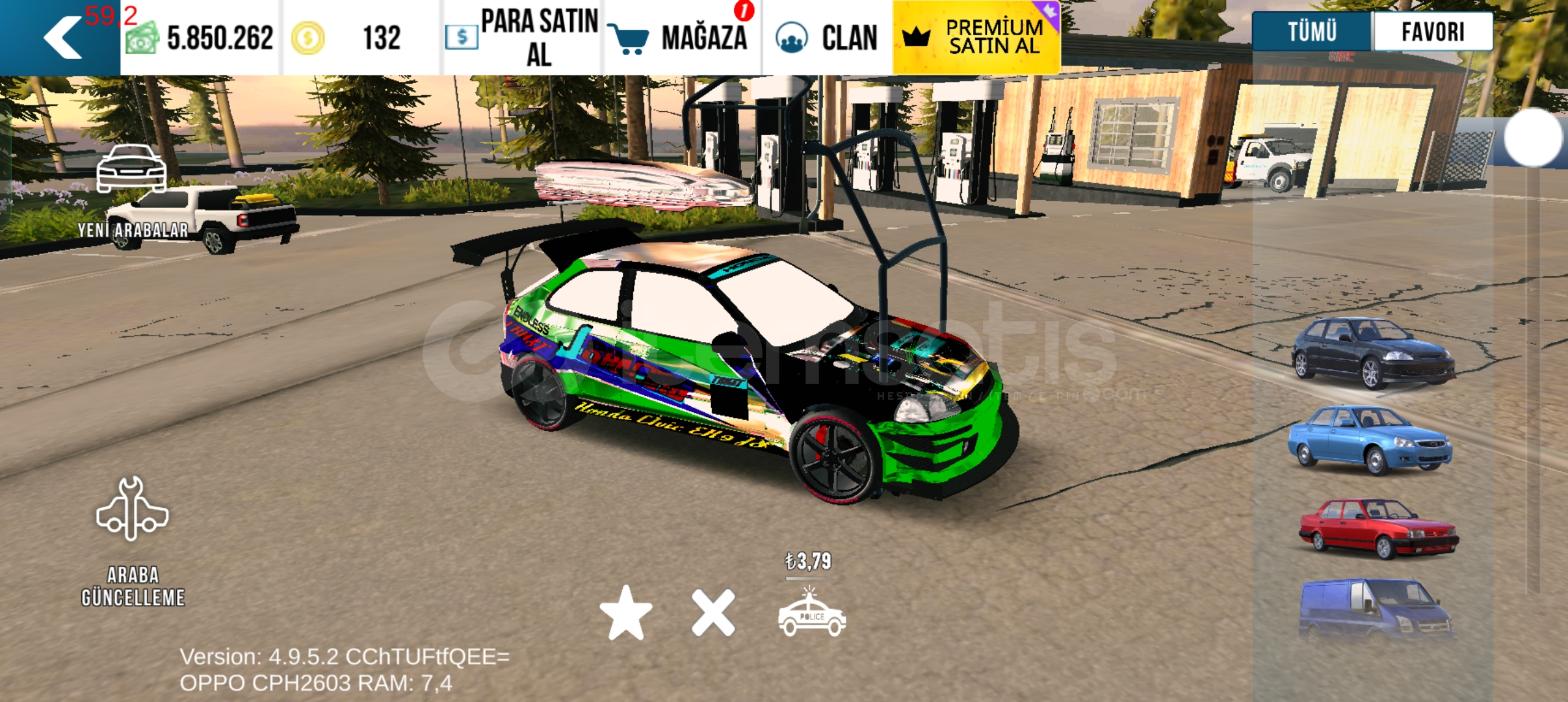Tap the cash balance money icon

coord(142,38)
